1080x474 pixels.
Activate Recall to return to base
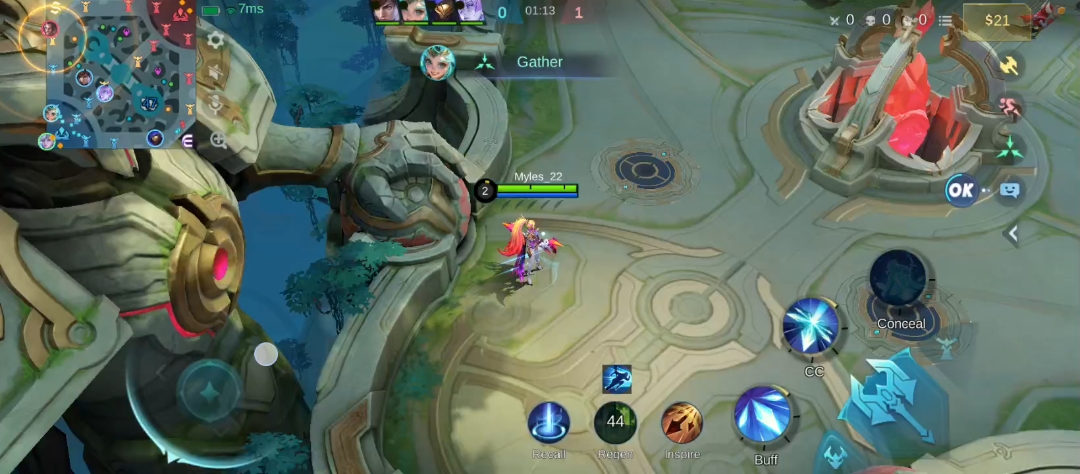549,423
